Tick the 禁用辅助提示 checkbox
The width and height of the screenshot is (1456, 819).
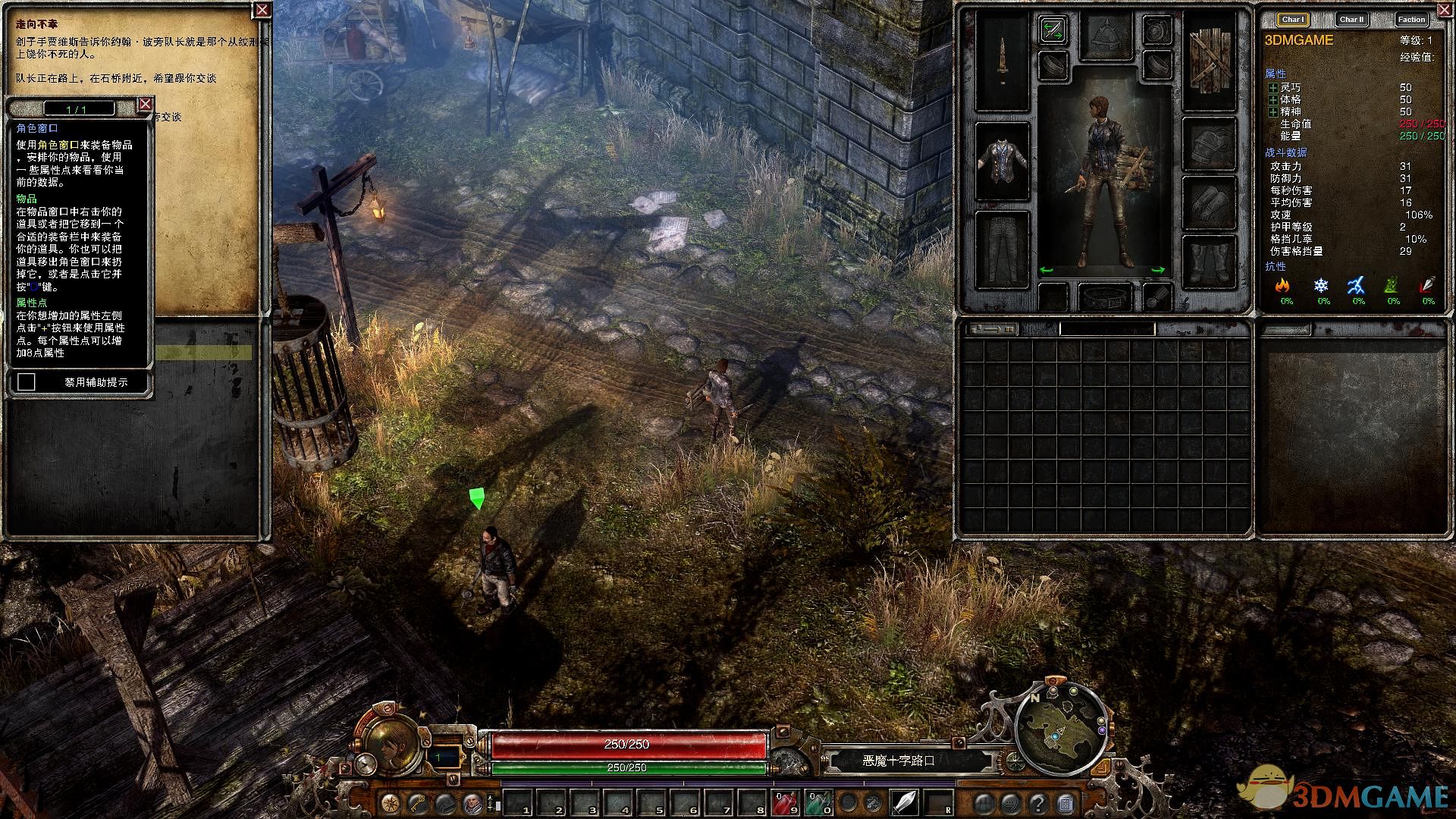pos(27,382)
